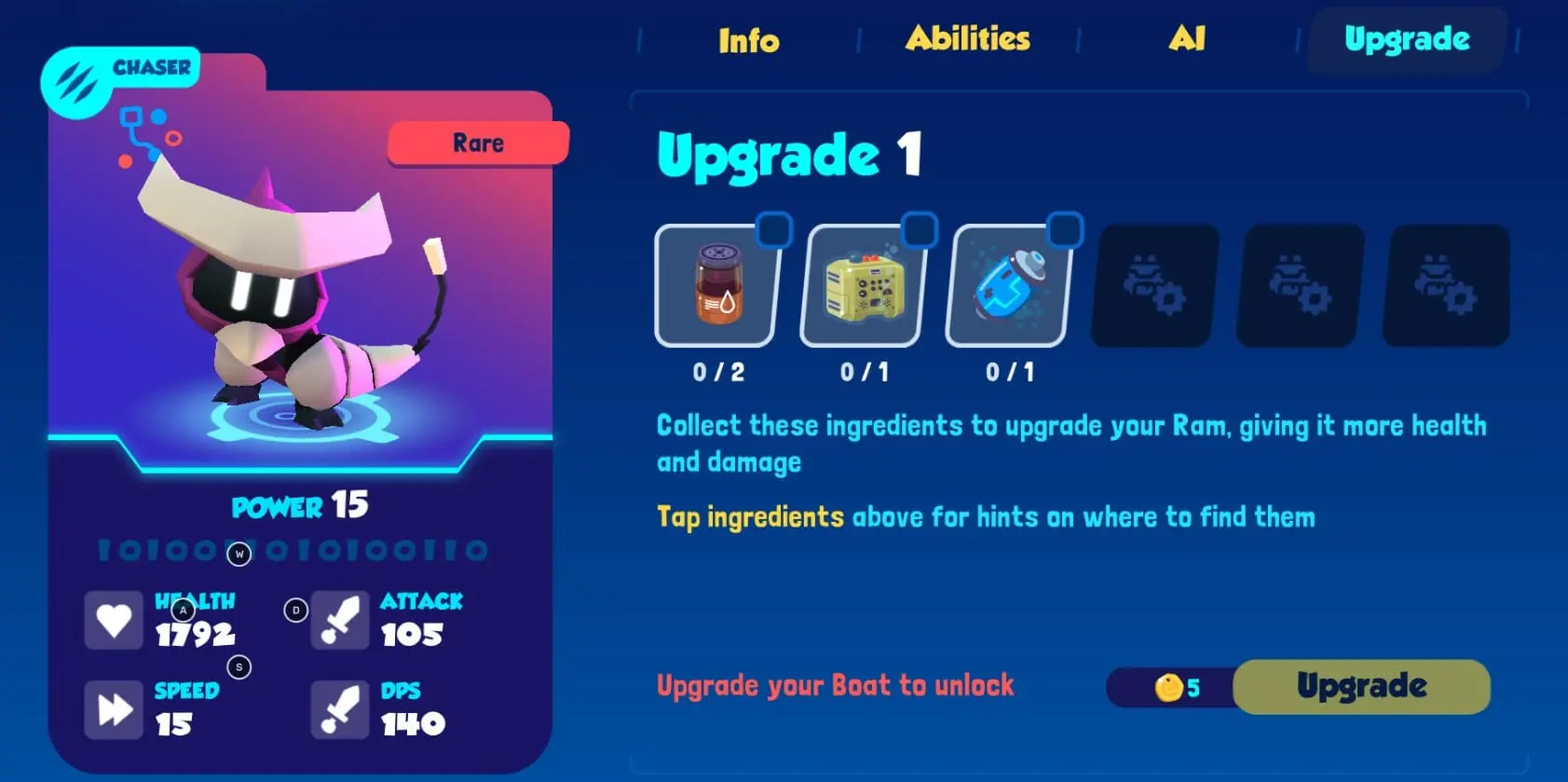Choose the blue canister ingredient slot
1568x782 pixels.
click(x=1009, y=286)
